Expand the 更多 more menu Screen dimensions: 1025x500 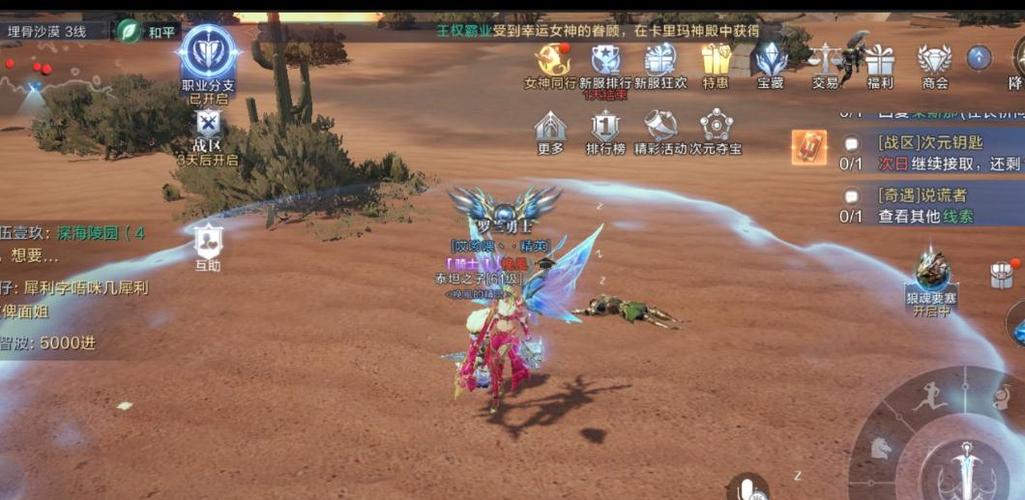(550, 128)
